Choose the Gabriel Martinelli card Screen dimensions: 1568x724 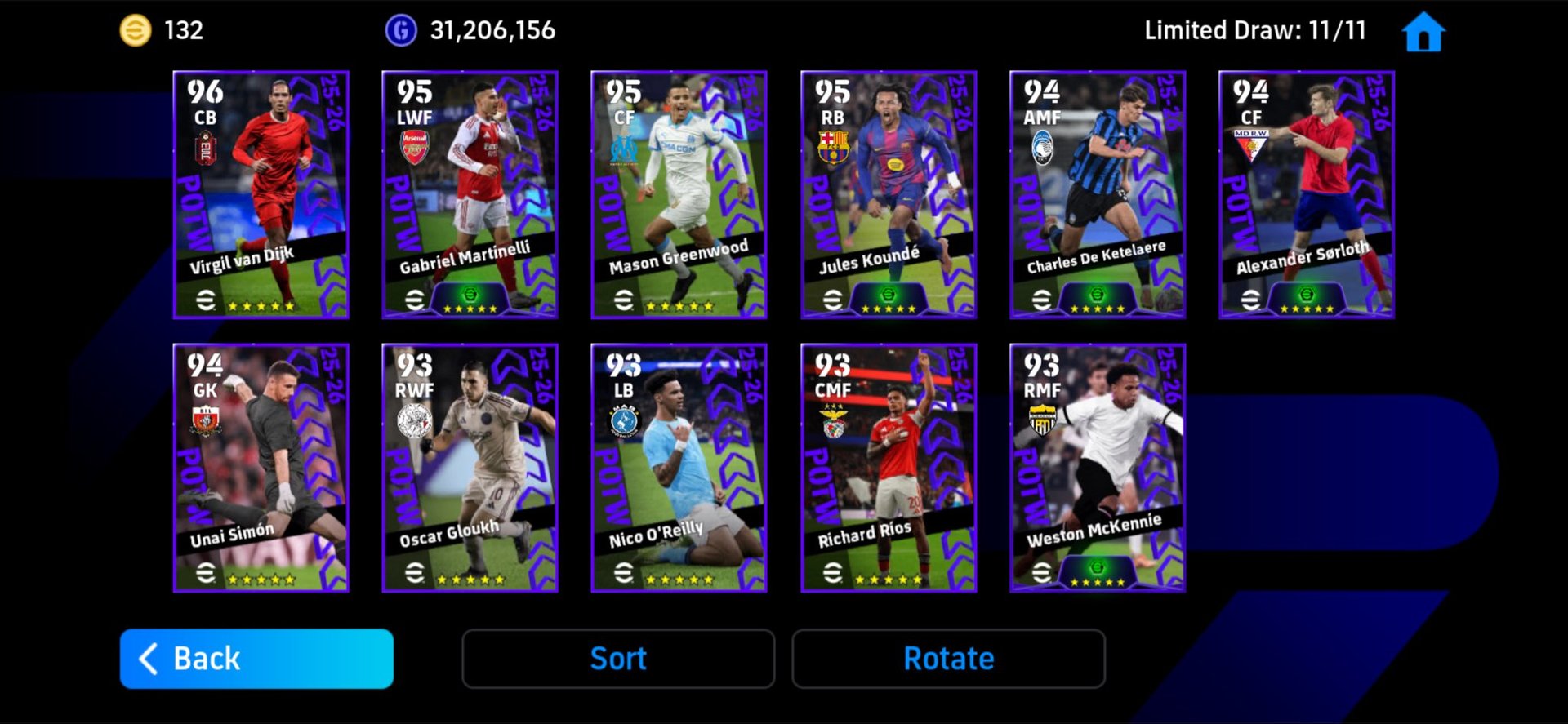(x=470, y=194)
